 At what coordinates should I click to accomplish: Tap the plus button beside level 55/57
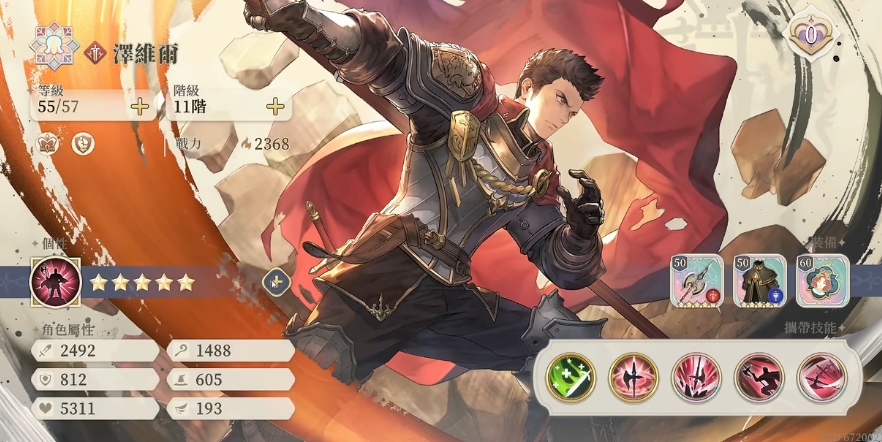coord(140,105)
